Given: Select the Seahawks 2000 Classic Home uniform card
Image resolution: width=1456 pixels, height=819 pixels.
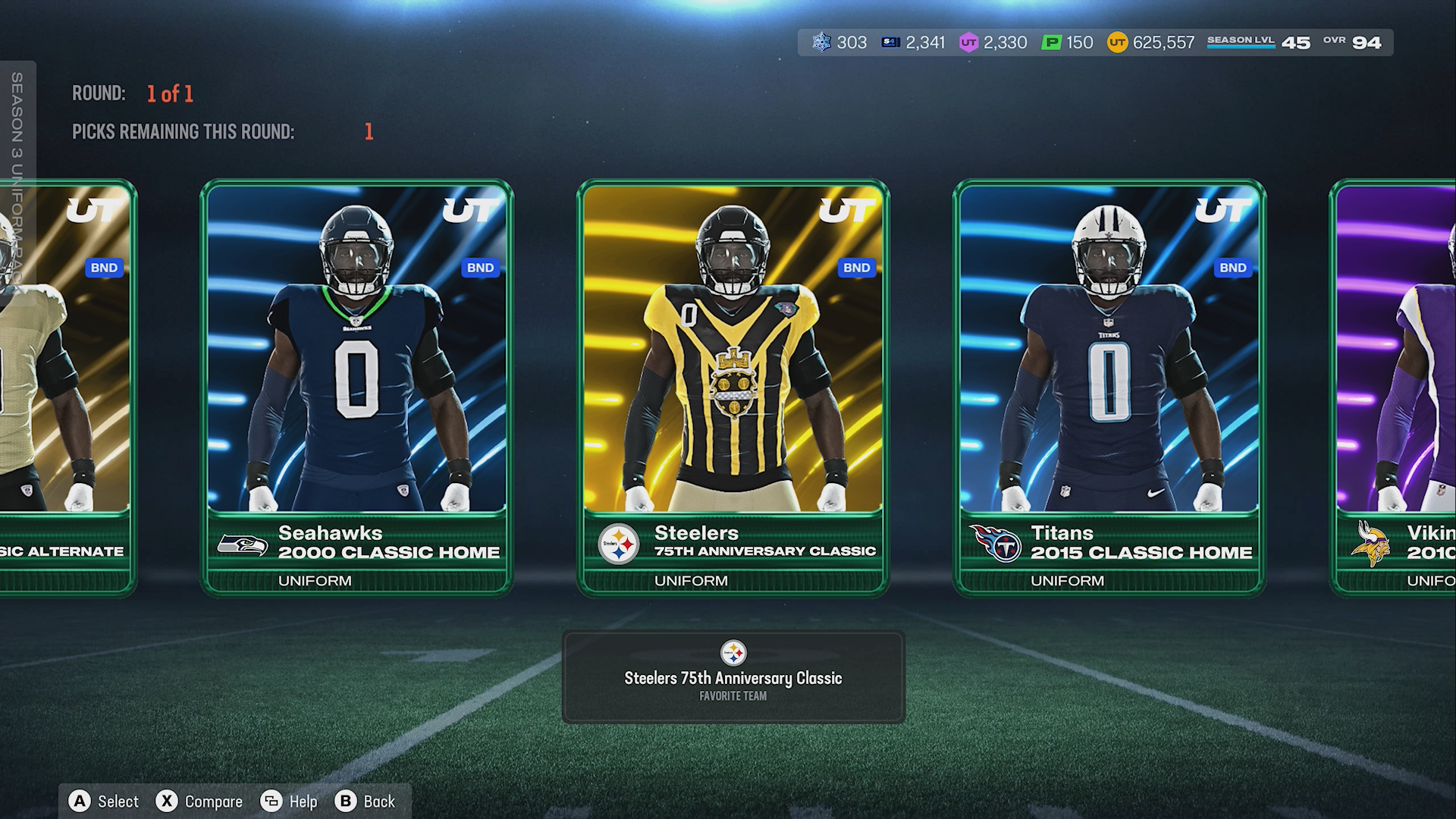Looking at the screenshot, I should [x=356, y=387].
